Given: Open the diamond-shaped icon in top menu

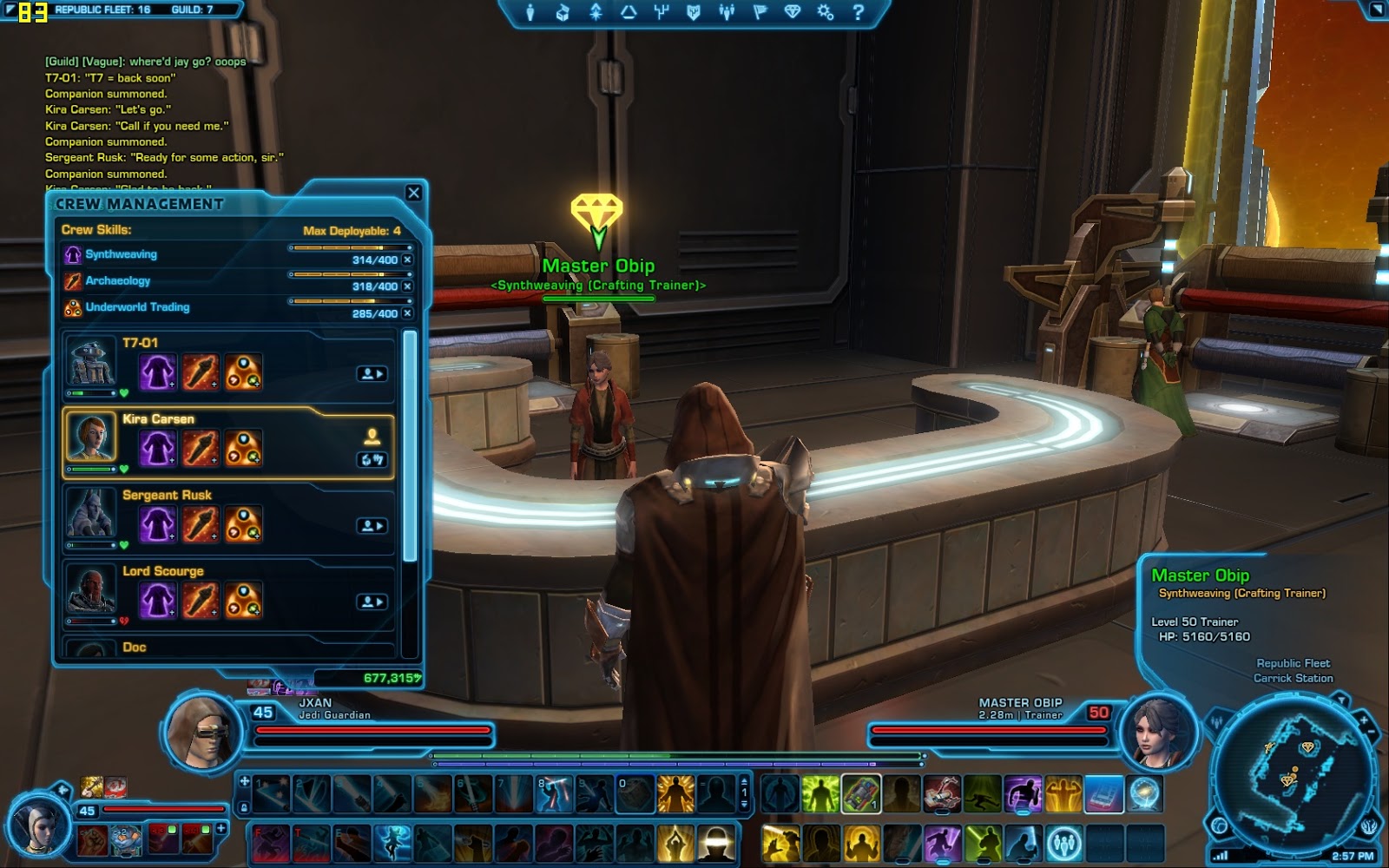Looking at the screenshot, I should [792, 12].
